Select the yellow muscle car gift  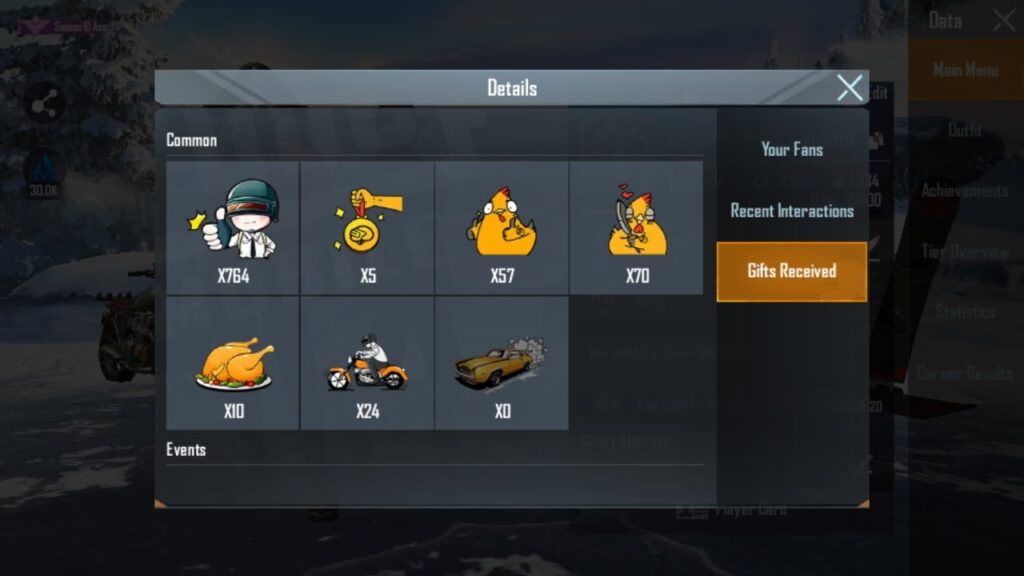point(502,364)
